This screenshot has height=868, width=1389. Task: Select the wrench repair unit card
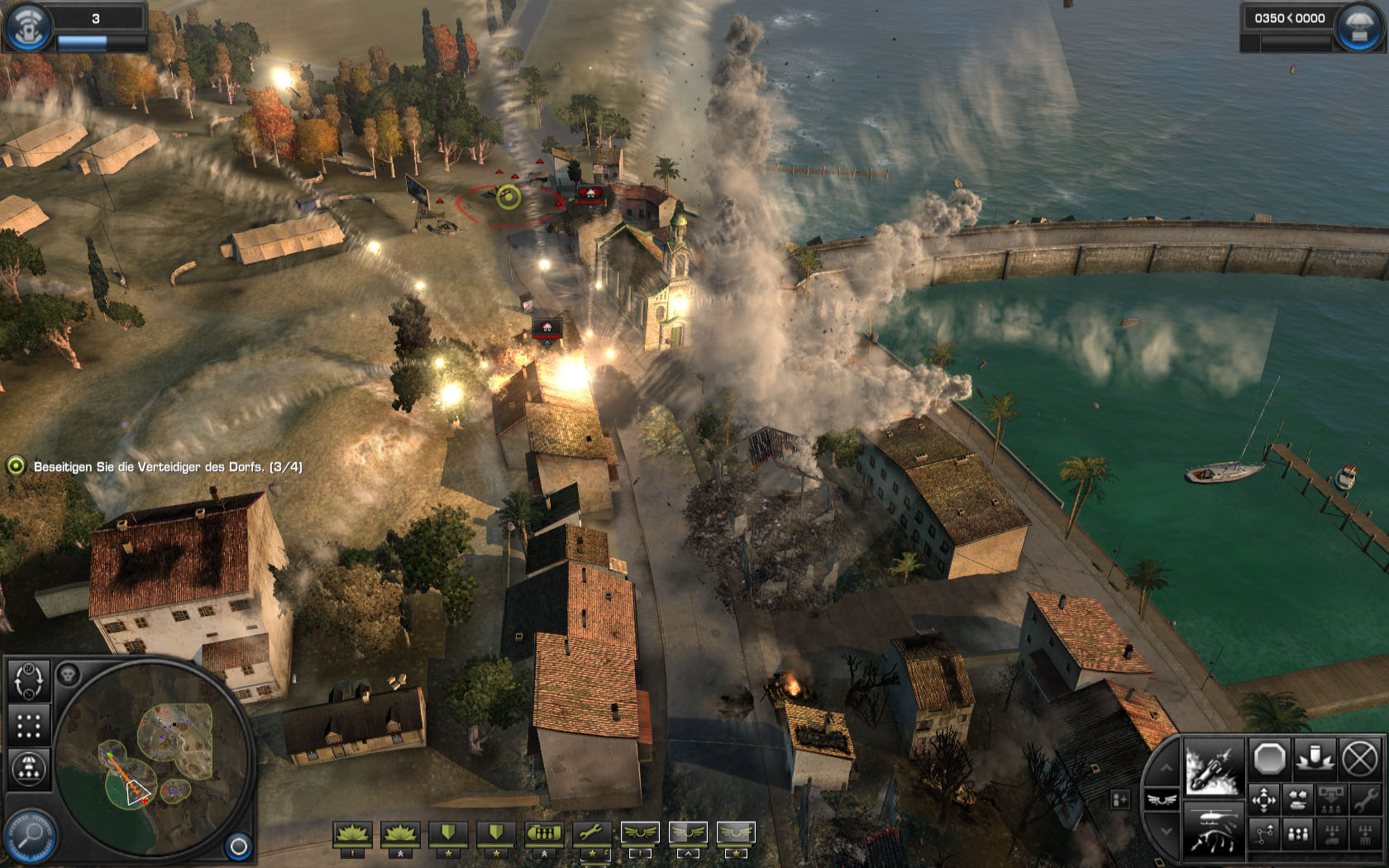592,836
